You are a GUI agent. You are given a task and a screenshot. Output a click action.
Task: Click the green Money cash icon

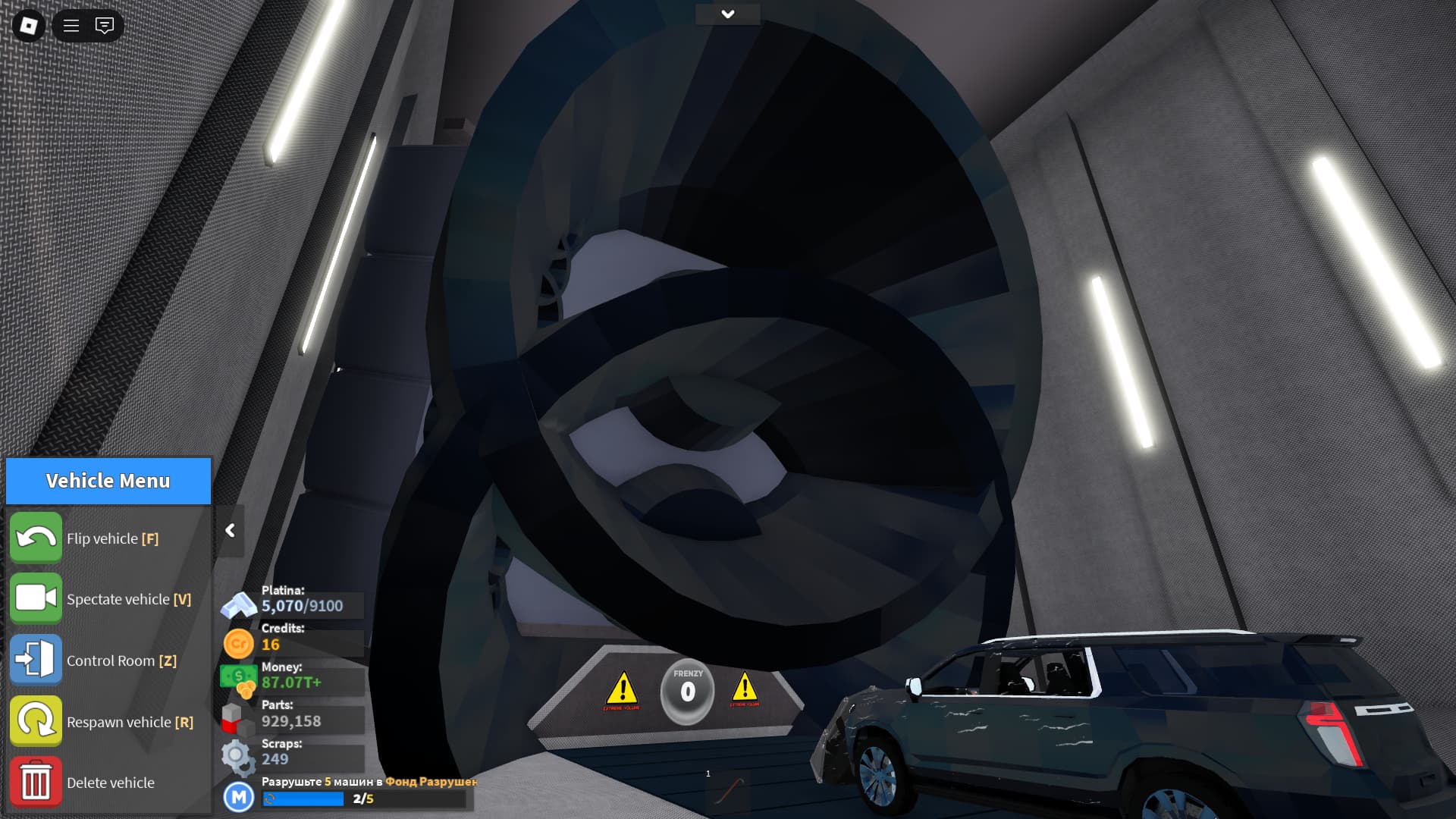click(239, 678)
